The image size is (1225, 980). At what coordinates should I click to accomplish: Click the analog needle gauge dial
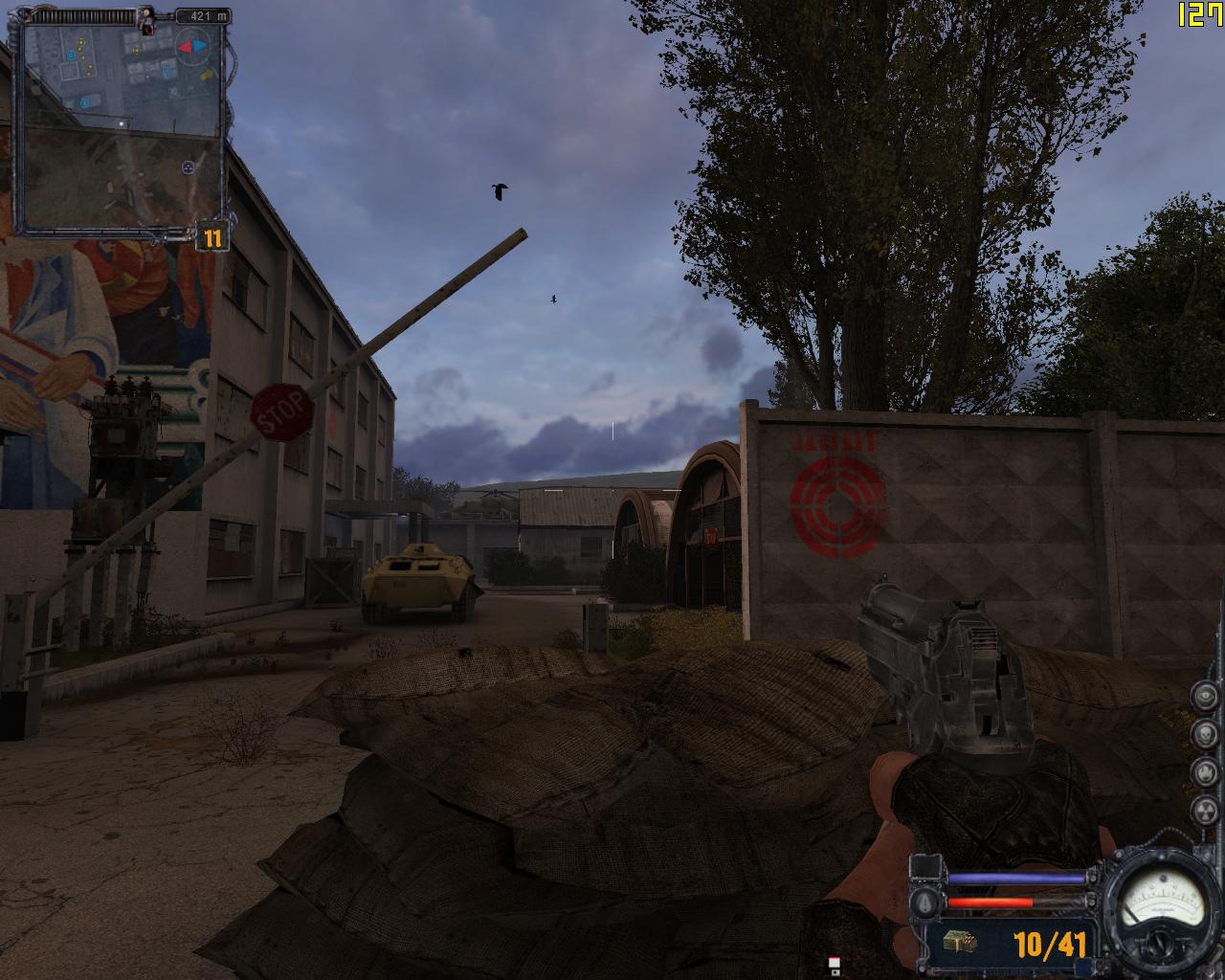click(1163, 902)
